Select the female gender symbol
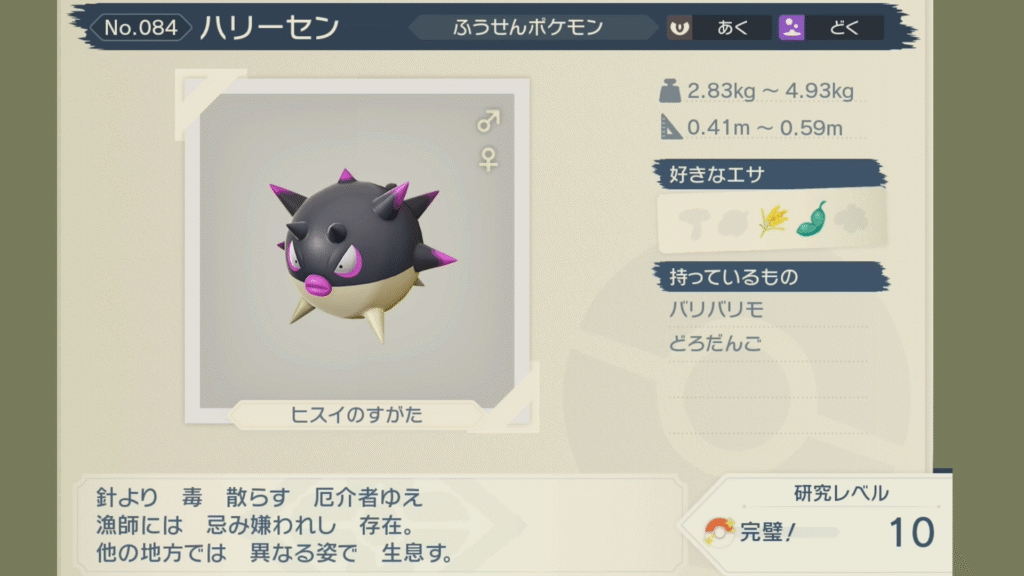The height and width of the screenshot is (576, 1024). (x=488, y=159)
